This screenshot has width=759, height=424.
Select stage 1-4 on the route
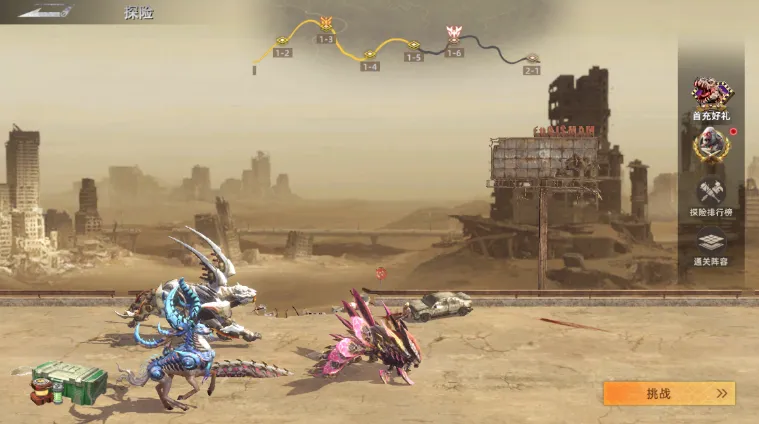tap(370, 56)
